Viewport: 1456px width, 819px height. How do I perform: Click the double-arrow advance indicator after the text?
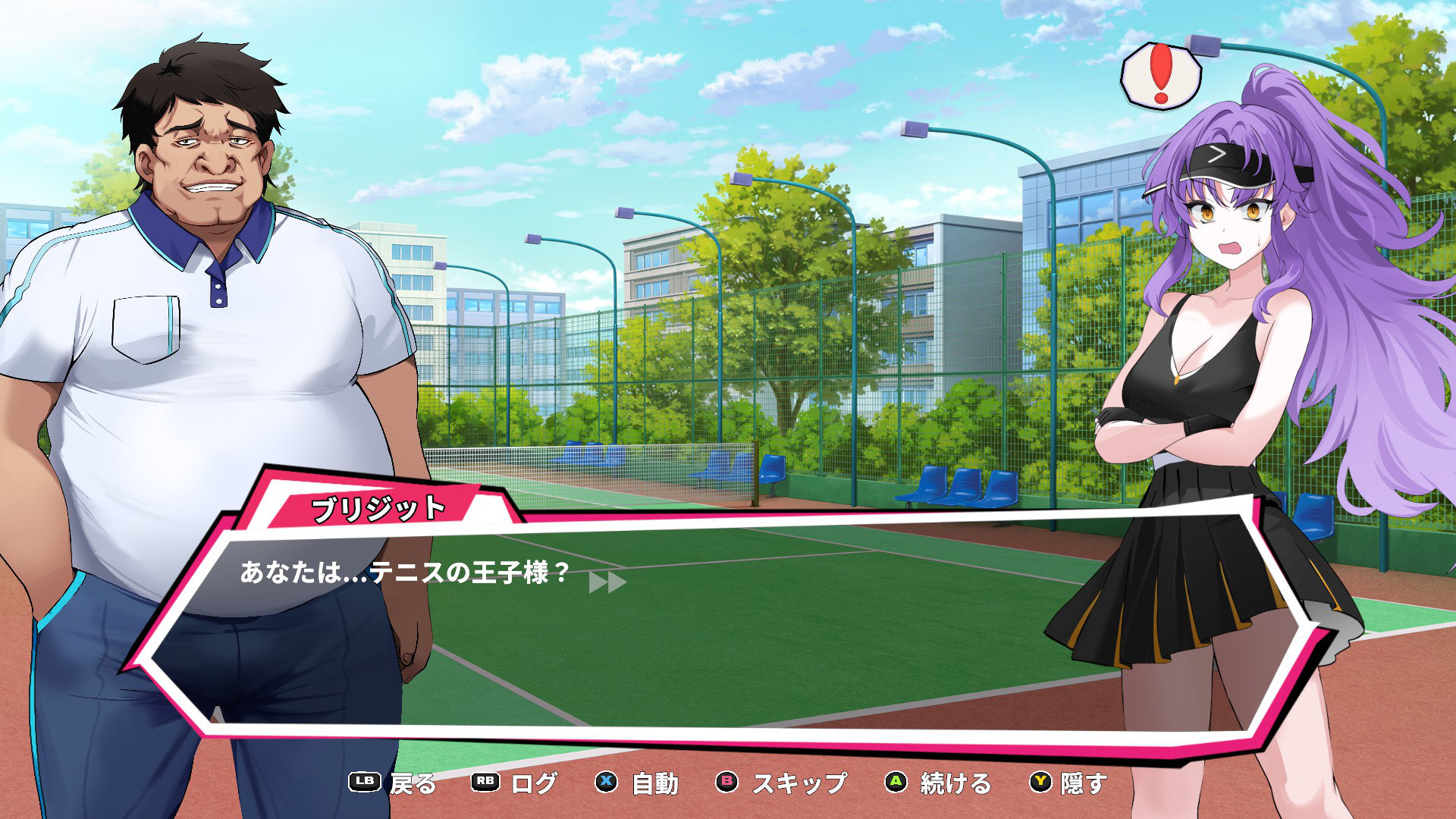pyautogui.click(x=607, y=582)
